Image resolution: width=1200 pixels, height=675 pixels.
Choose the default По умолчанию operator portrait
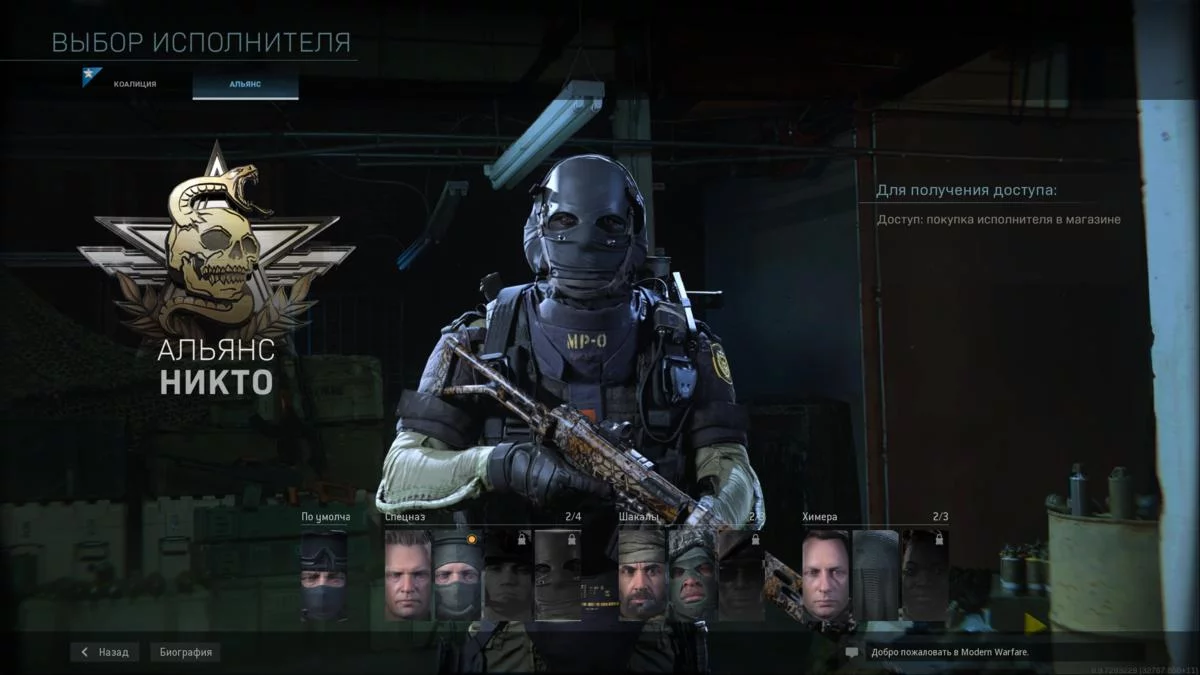pyautogui.click(x=324, y=575)
